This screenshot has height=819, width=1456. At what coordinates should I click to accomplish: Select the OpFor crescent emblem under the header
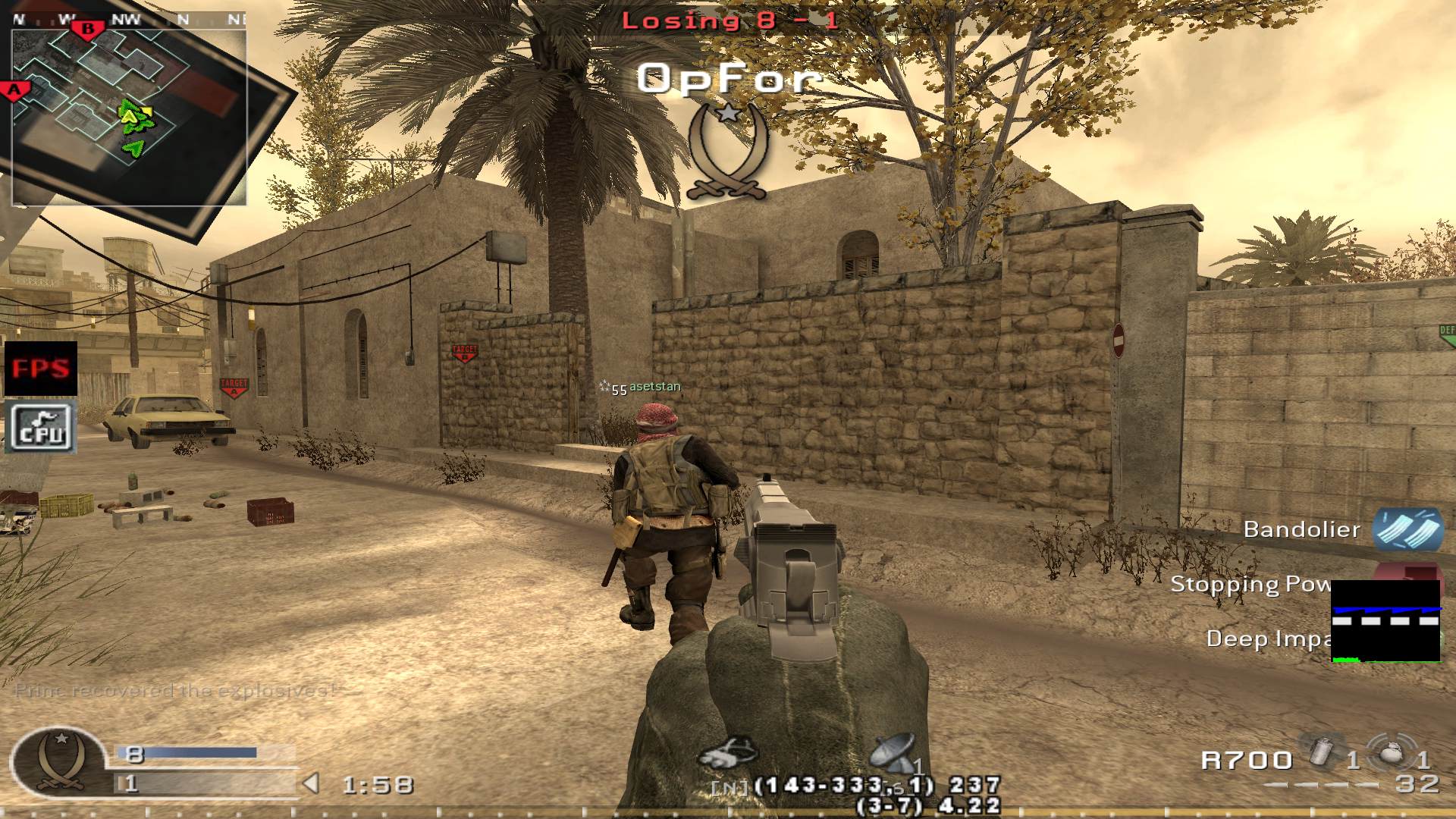tap(729, 149)
